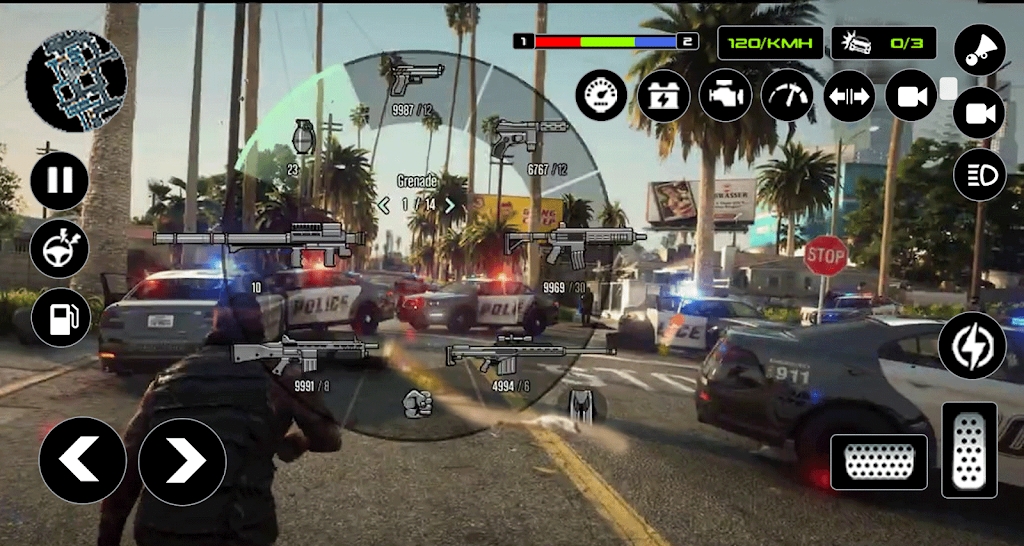Pause the game
Image resolution: width=1024 pixels, height=546 pixels.
coord(60,181)
